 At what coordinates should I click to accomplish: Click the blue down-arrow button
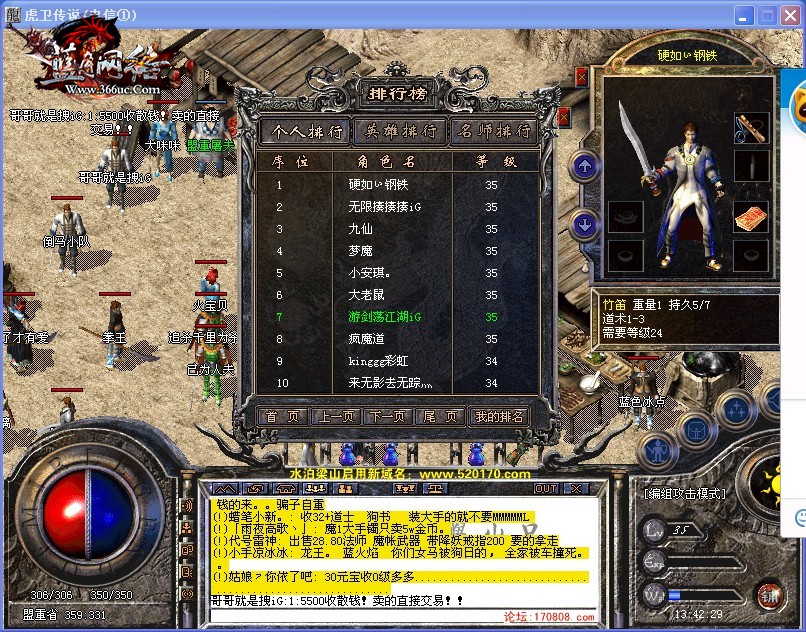585,225
